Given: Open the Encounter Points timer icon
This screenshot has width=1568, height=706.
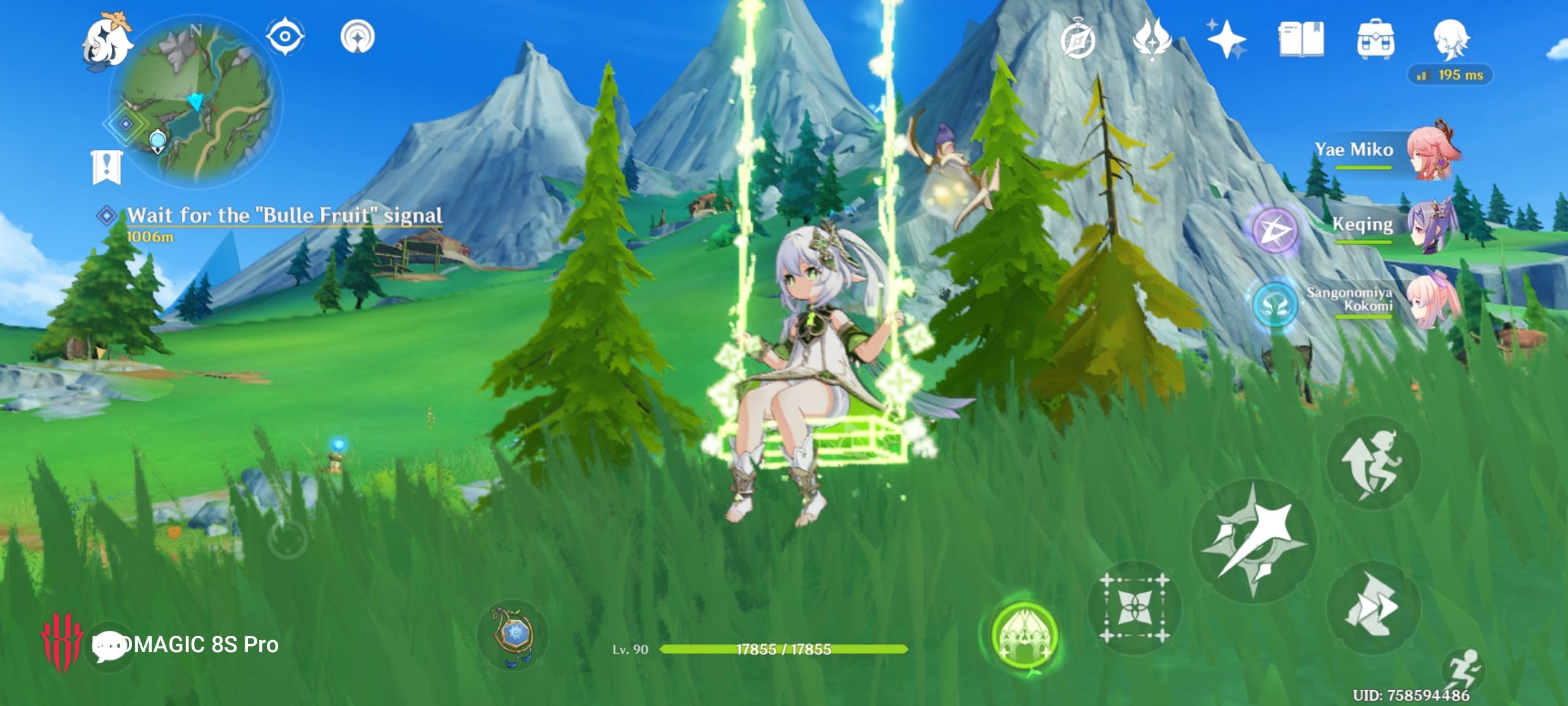Looking at the screenshot, I should pos(1077,39).
